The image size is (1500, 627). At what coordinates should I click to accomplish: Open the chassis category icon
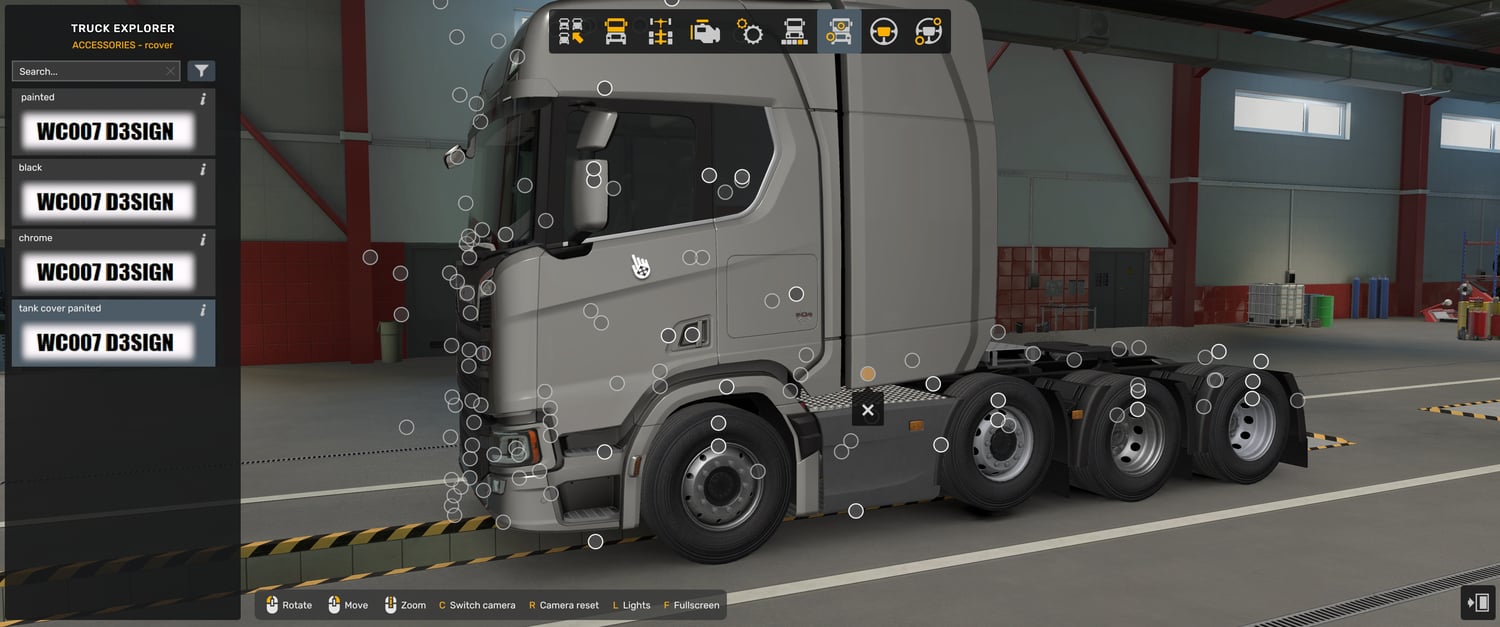(660, 32)
